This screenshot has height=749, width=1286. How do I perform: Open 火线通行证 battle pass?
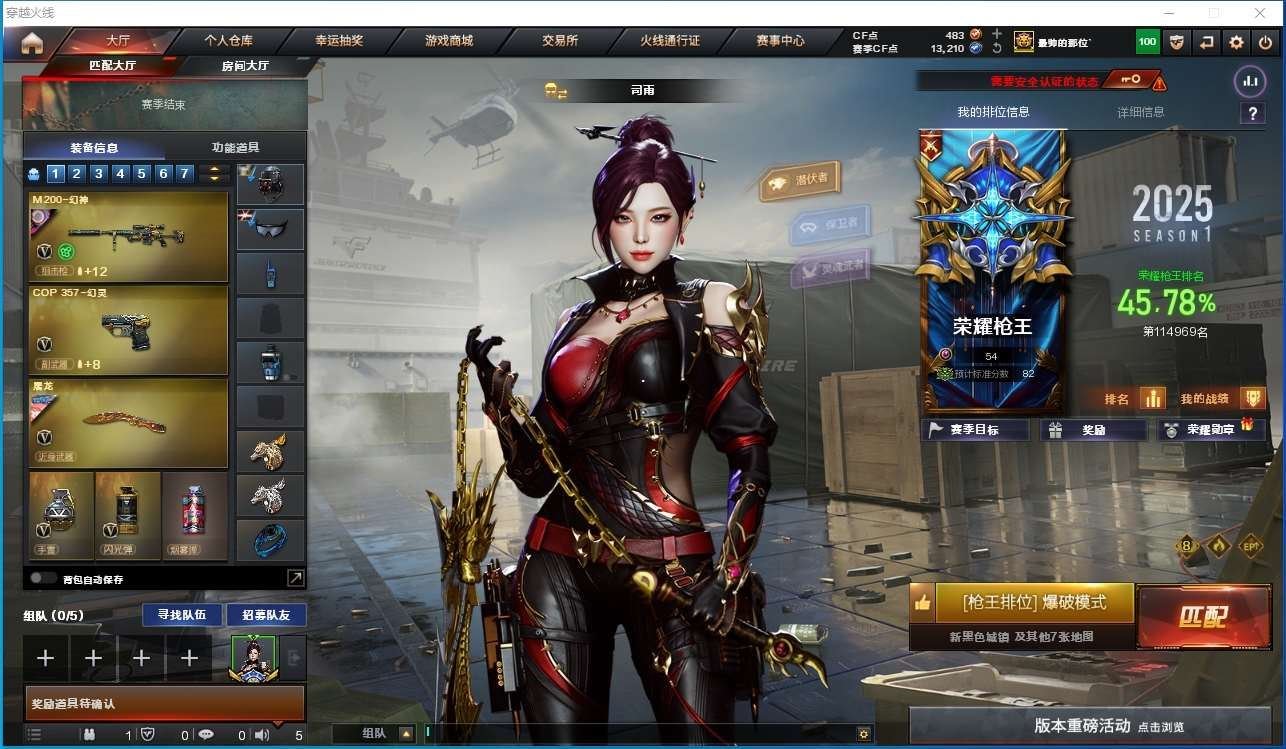click(x=670, y=41)
